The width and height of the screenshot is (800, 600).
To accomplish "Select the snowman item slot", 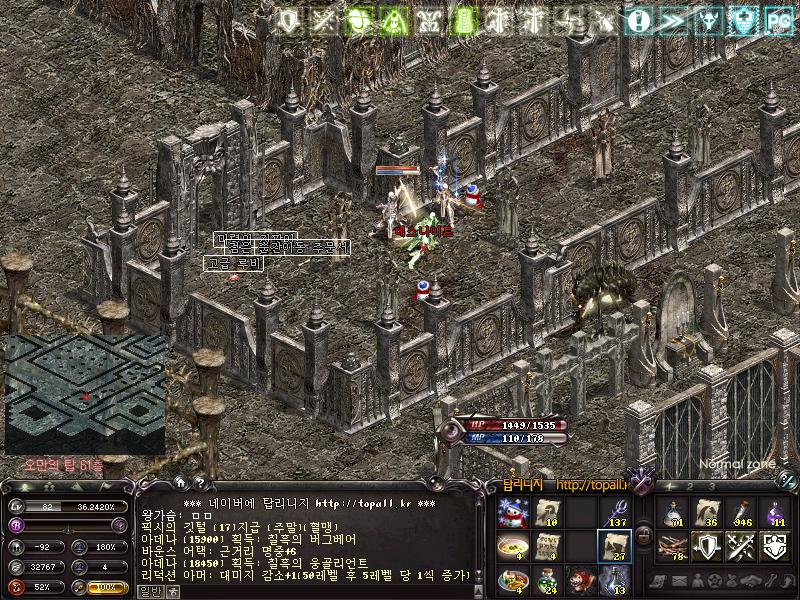I will [x=512, y=513].
